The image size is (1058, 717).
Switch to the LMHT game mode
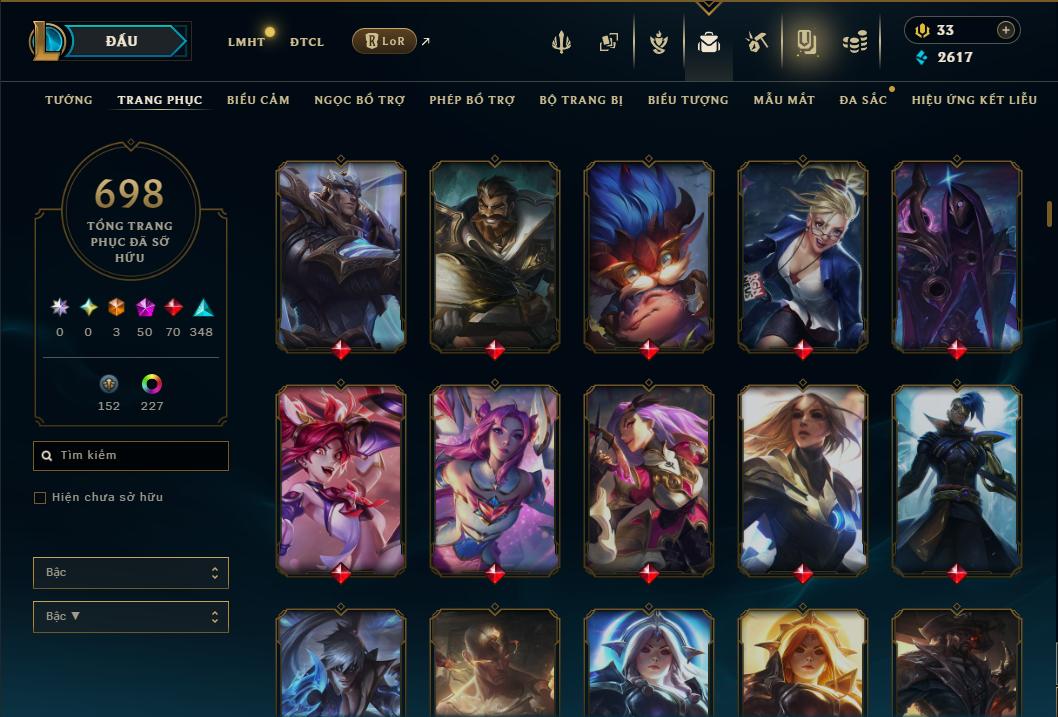246,42
